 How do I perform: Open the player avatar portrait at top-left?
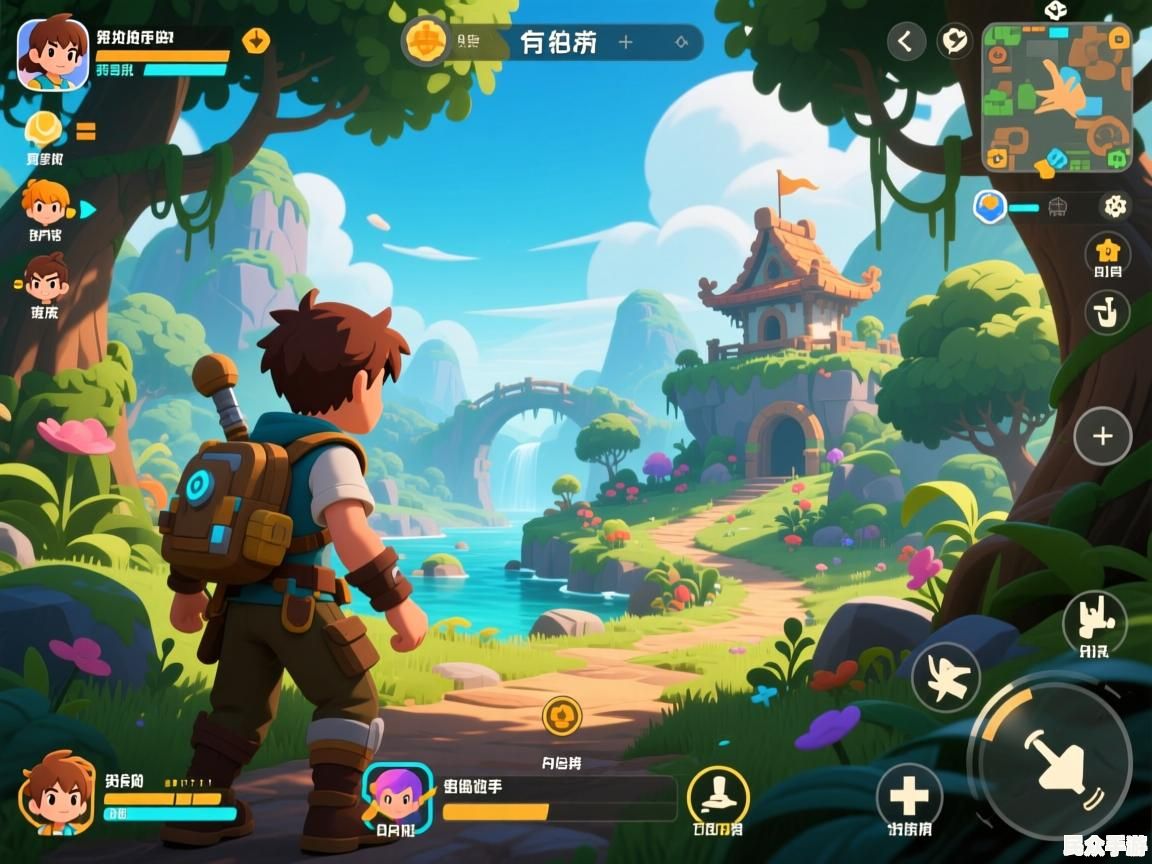click(52, 52)
